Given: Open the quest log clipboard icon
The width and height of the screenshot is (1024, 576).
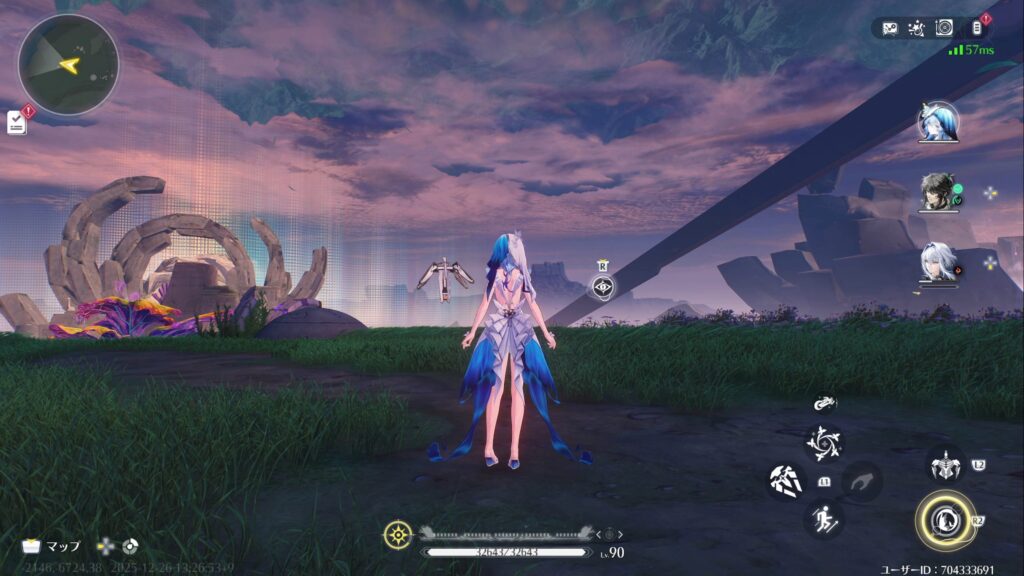Looking at the screenshot, I should [x=17, y=122].
